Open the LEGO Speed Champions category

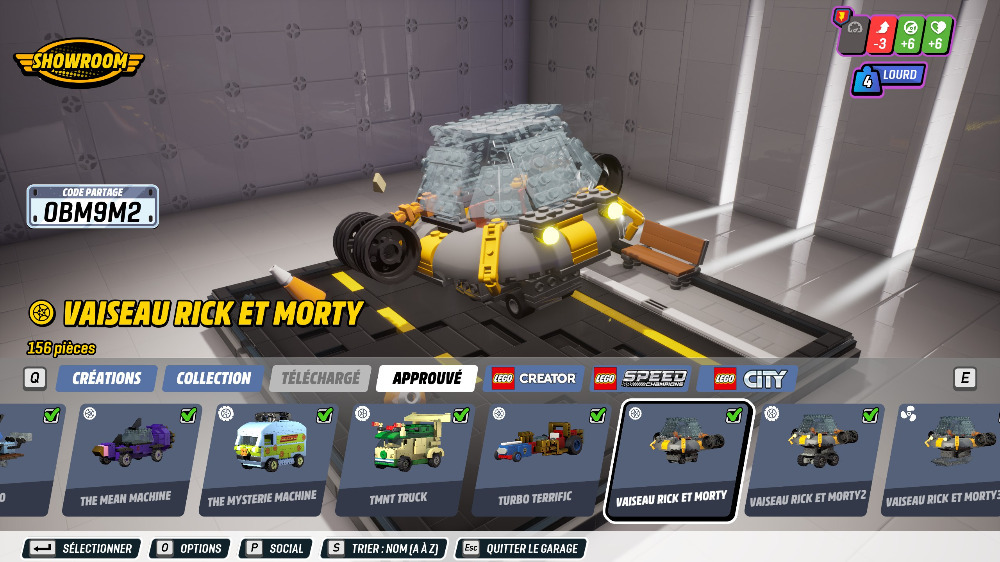coord(642,378)
